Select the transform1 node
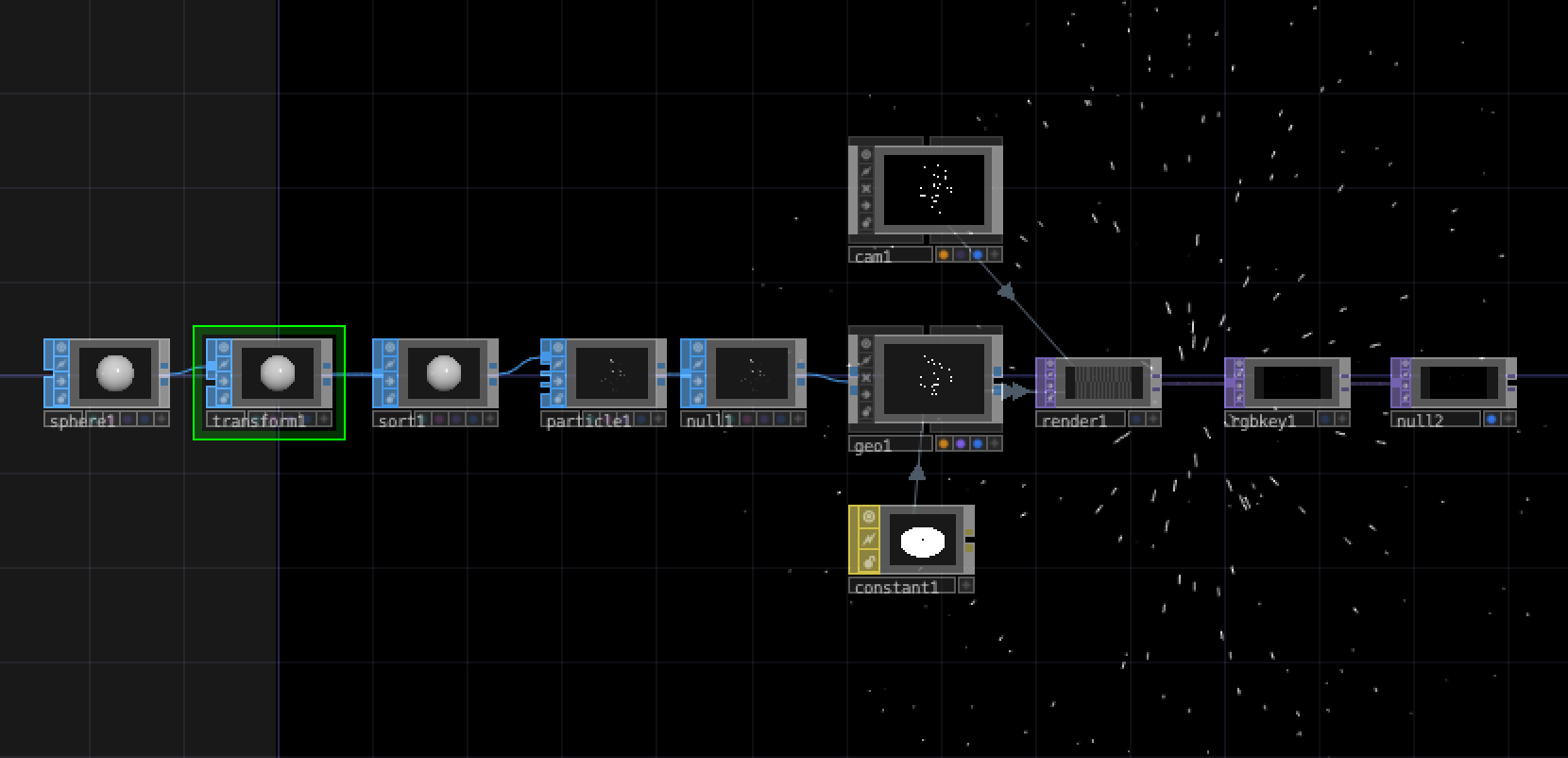The width and height of the screenshot is (1568, 758). tap(277, 373)
